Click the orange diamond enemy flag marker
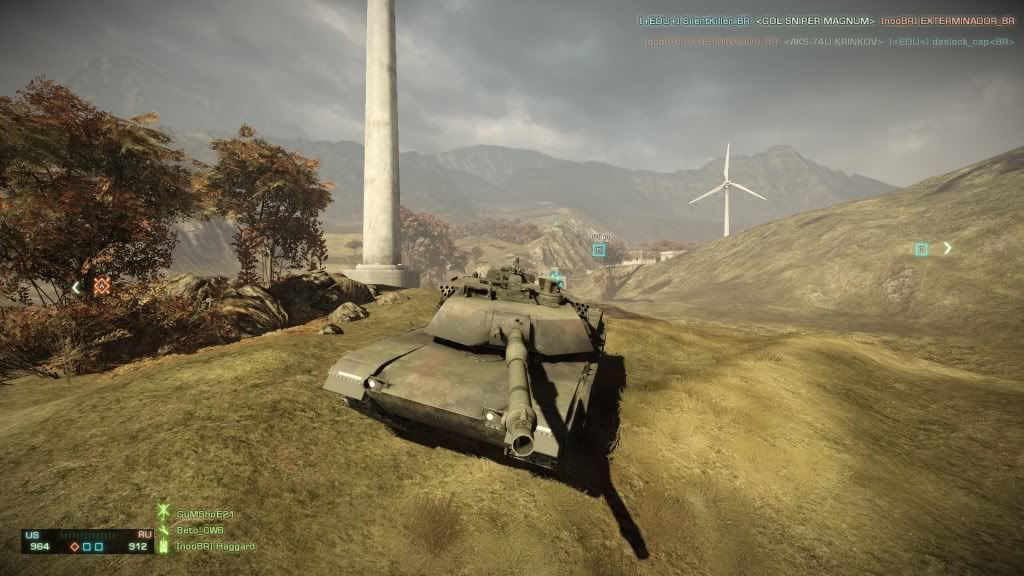The height and width of the screenshot is (576, 1024). (101, 286)
